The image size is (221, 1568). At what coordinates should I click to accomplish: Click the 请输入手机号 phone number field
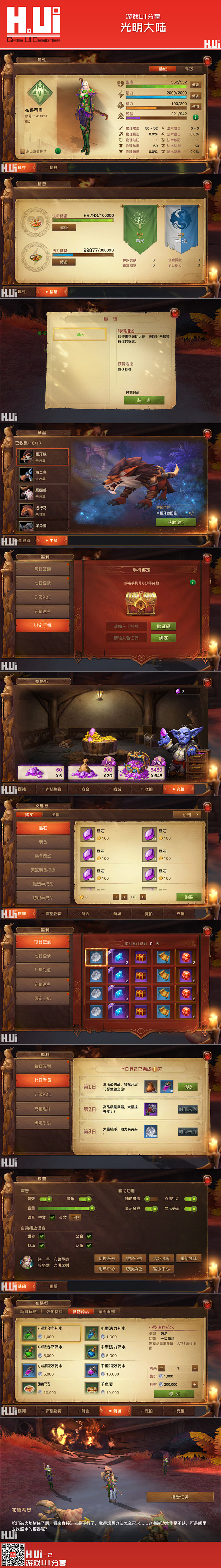[126, 626]
